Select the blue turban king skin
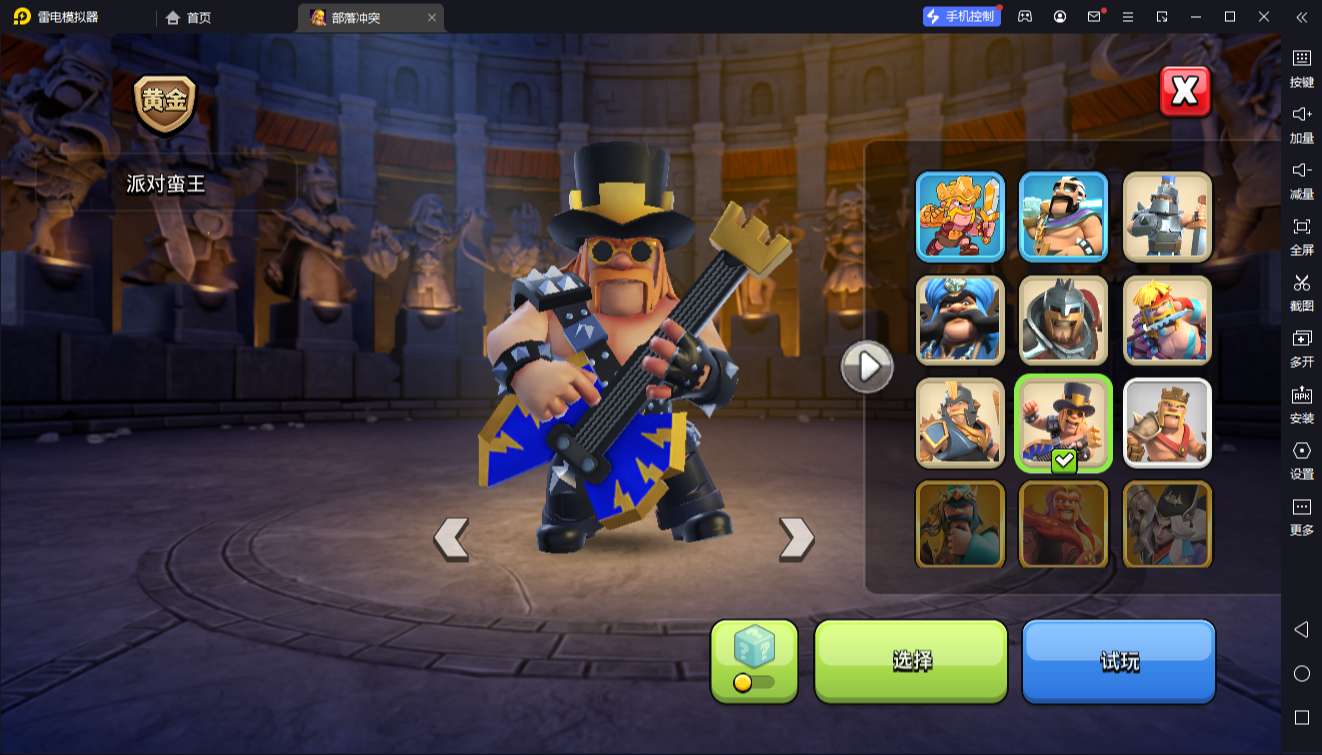 [960, 320]
